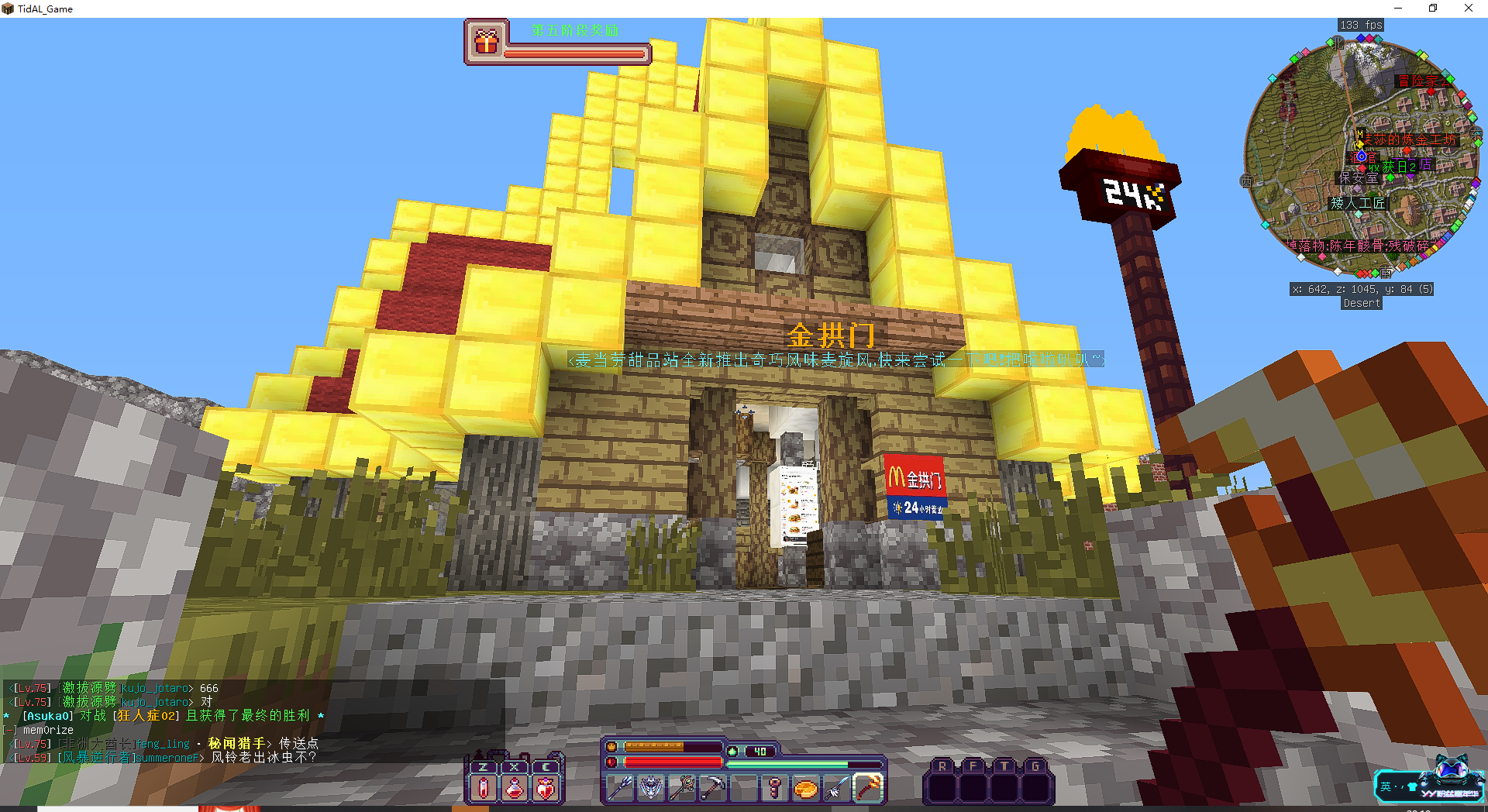Select the pickaxe hotbar slot
This screenshot has width=1488, height=812.
713,788
